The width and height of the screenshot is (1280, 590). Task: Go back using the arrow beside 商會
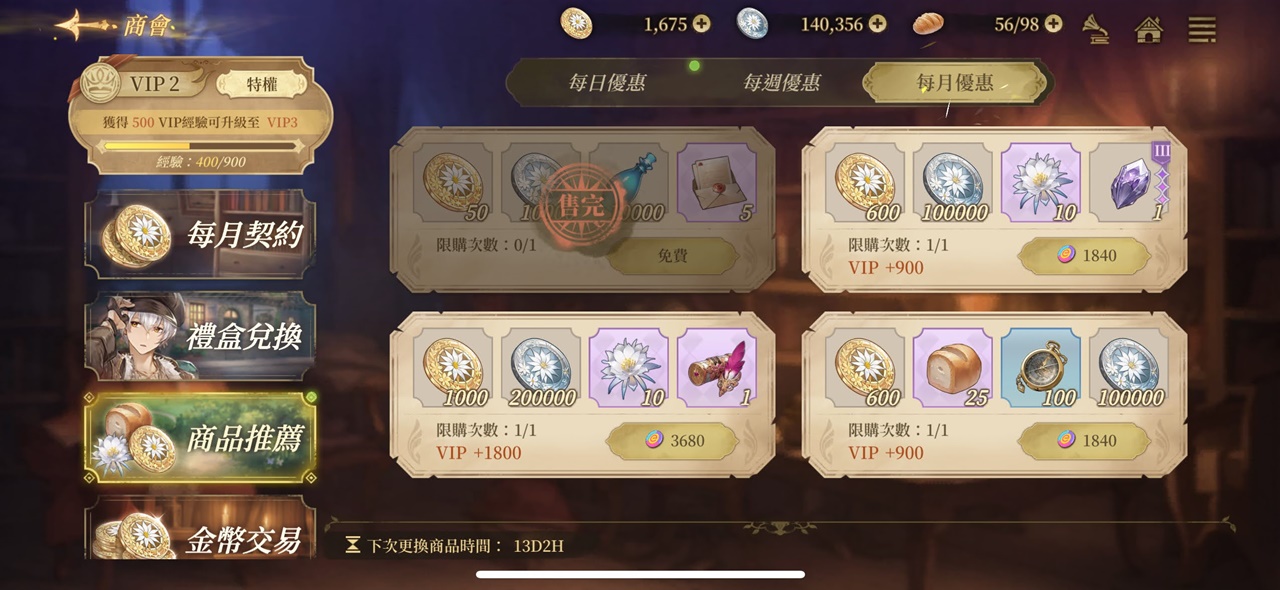point(83,24)
